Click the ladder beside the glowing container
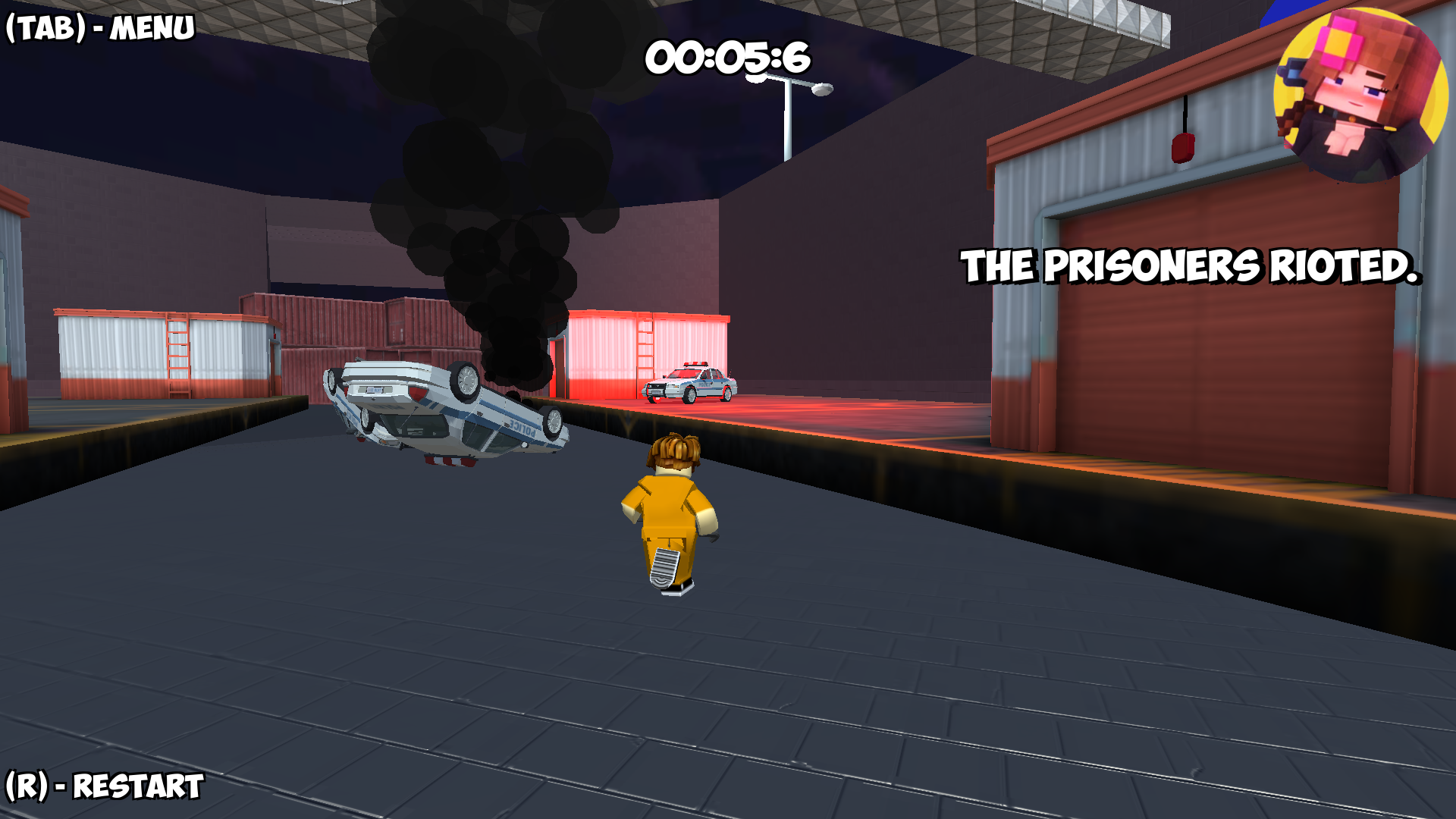The width and height of the screenshot is (1456, 819). coord(646,350)
